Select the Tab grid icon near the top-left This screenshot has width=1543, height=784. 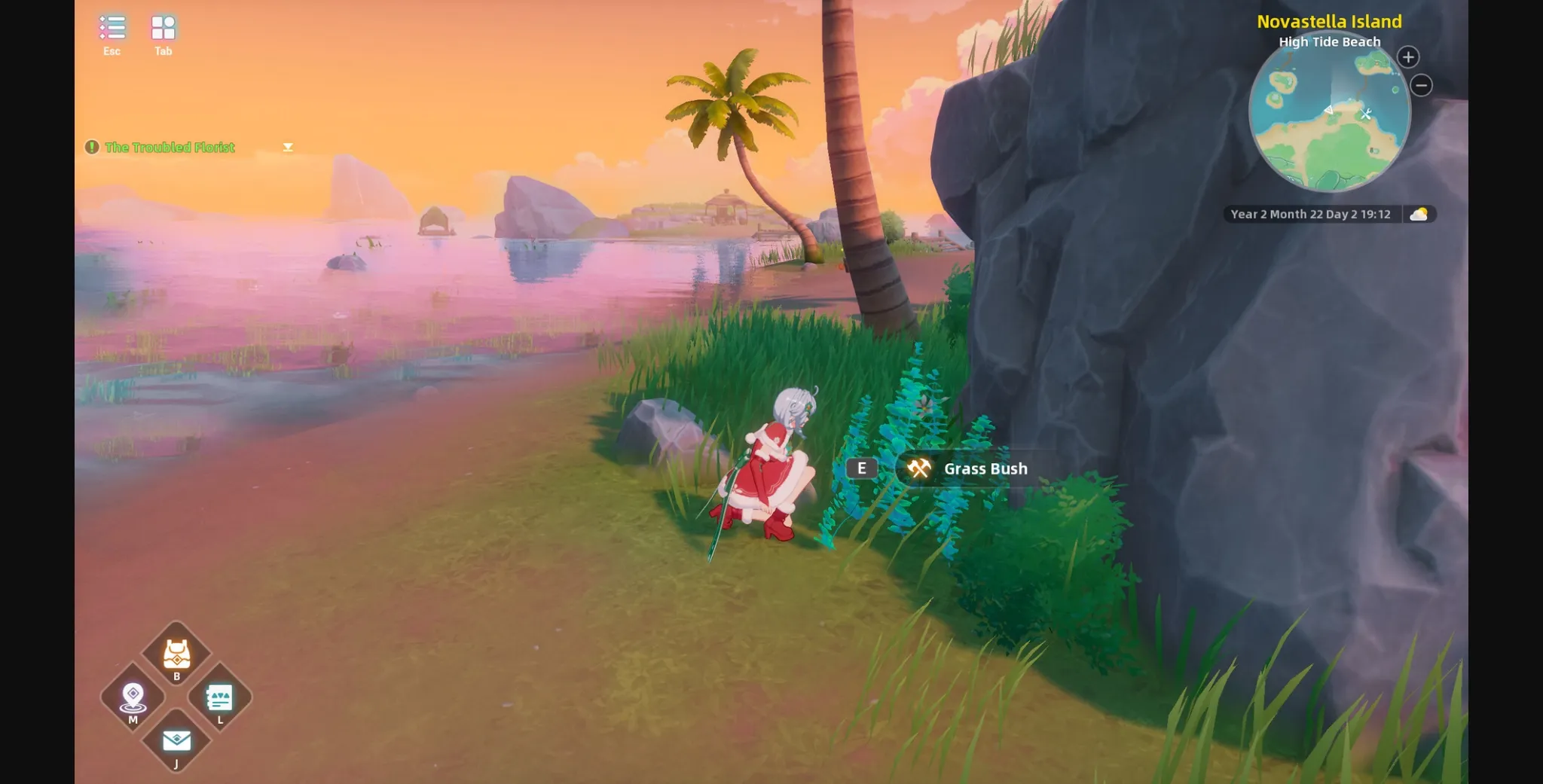point(162,26)
